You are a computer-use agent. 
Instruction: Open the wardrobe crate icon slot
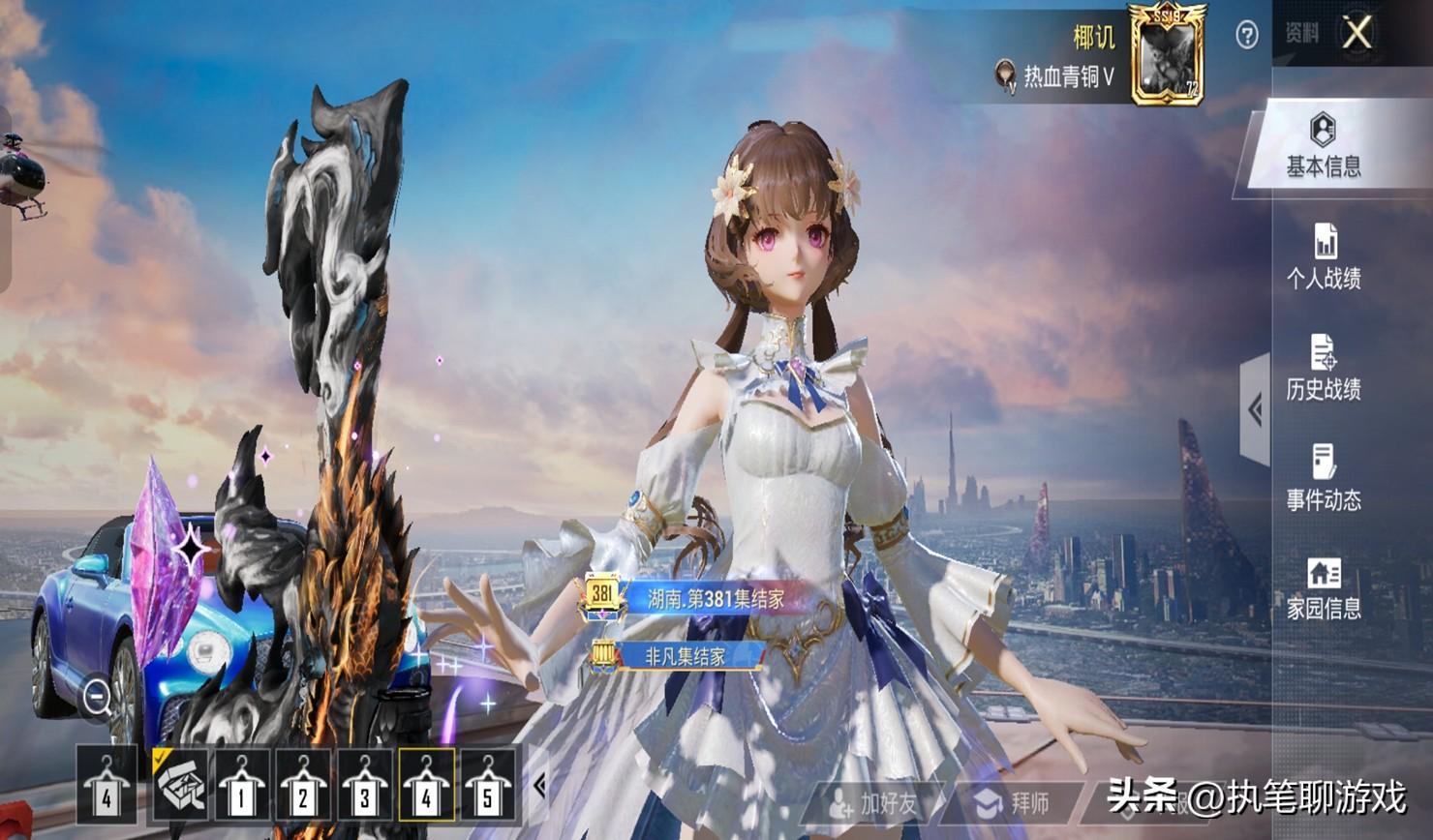[x=180, y=786]
